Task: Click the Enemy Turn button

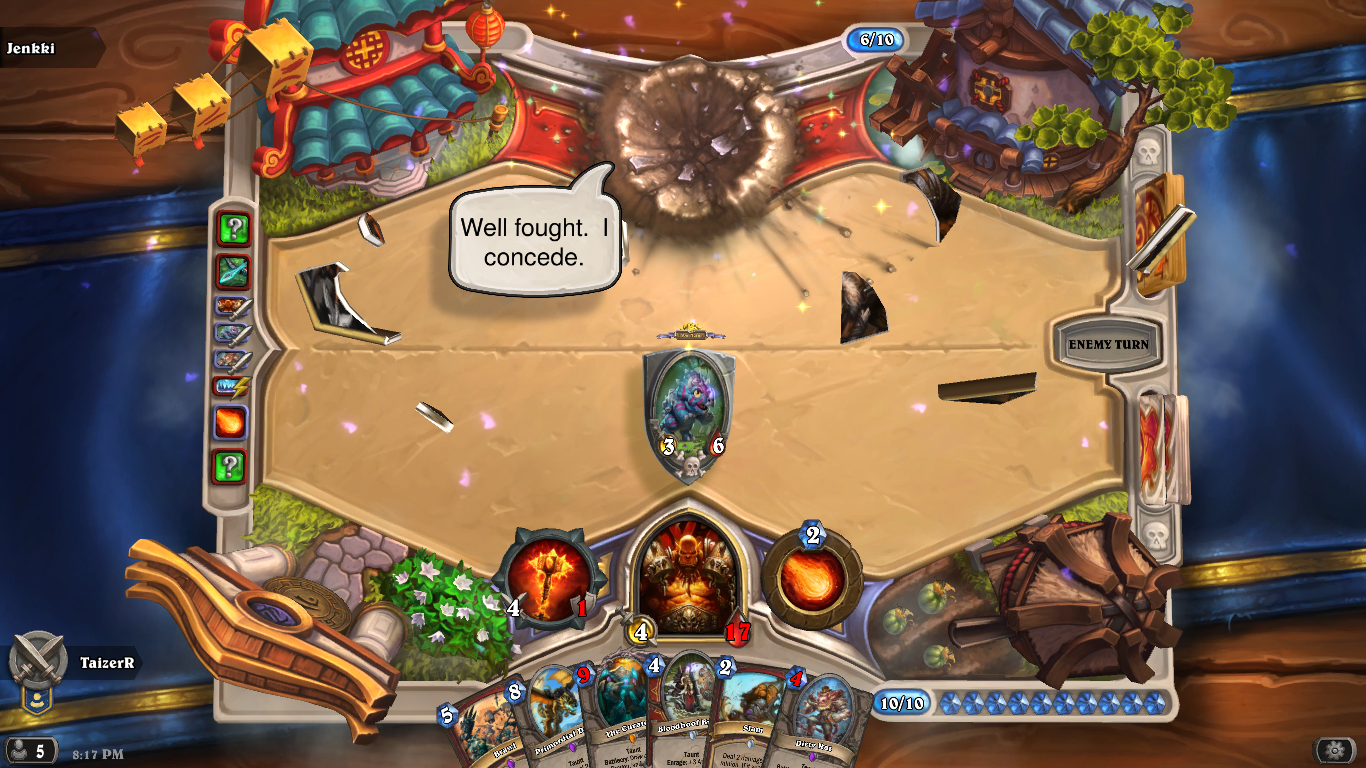Action: (1108, 345)
